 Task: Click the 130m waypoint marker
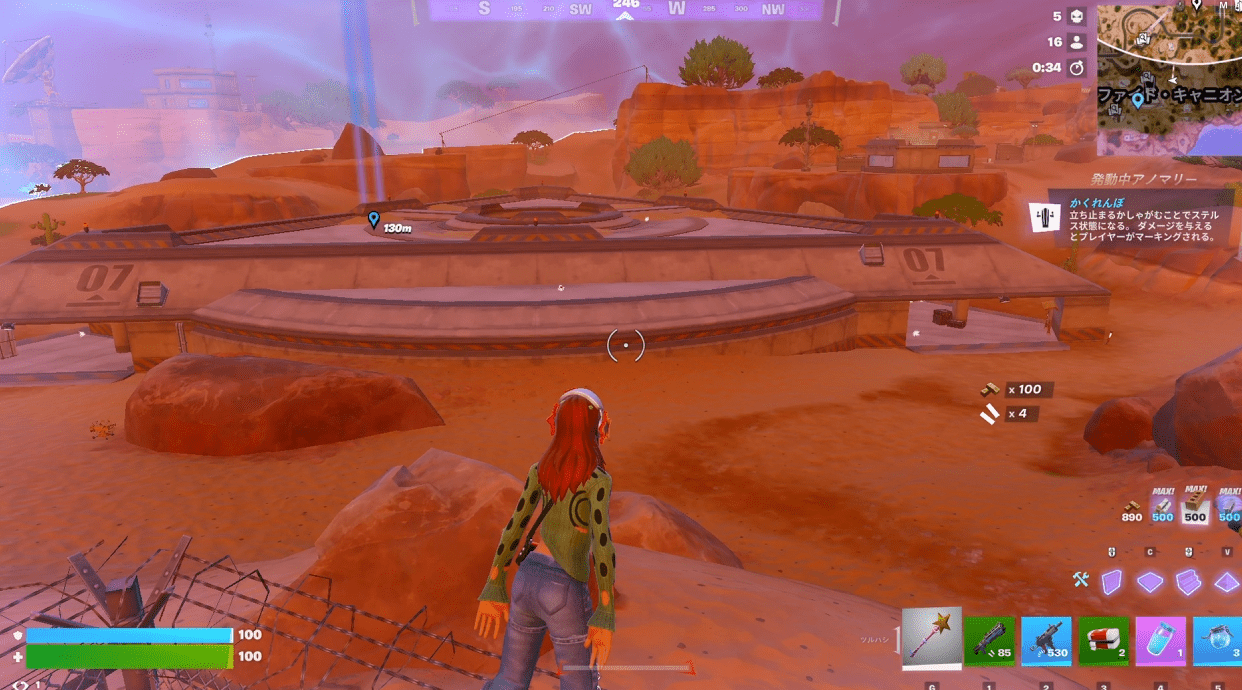(374, 220)
